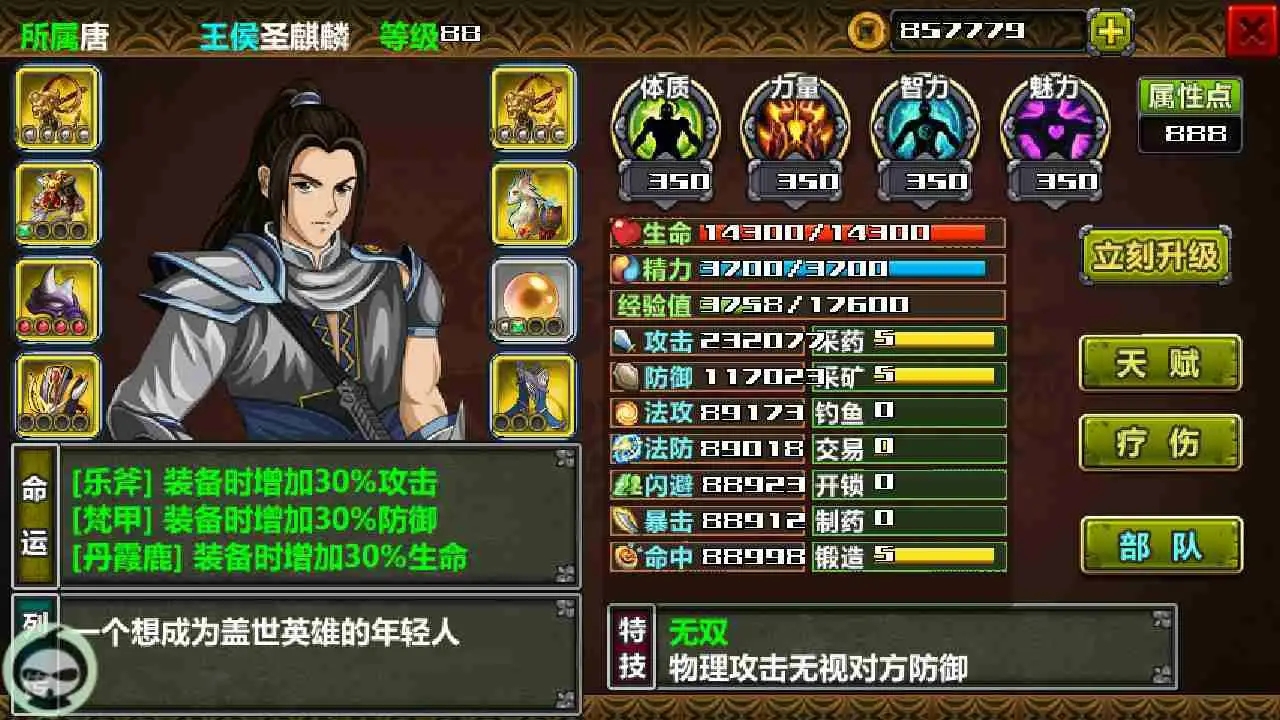The image size is (1280, 720).
Task: Click the gold coin icon in the top bar
Action: (867, 31)
